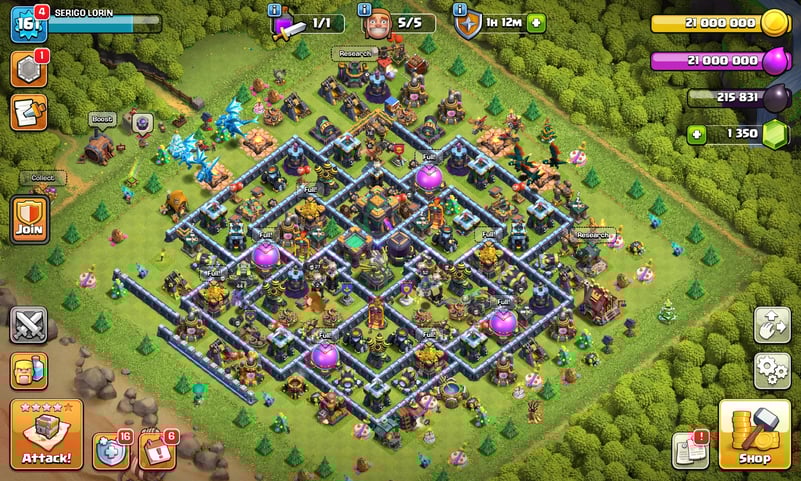Open the shield icon with 16 badge
801x481 pixels.
tap(111, 451)
